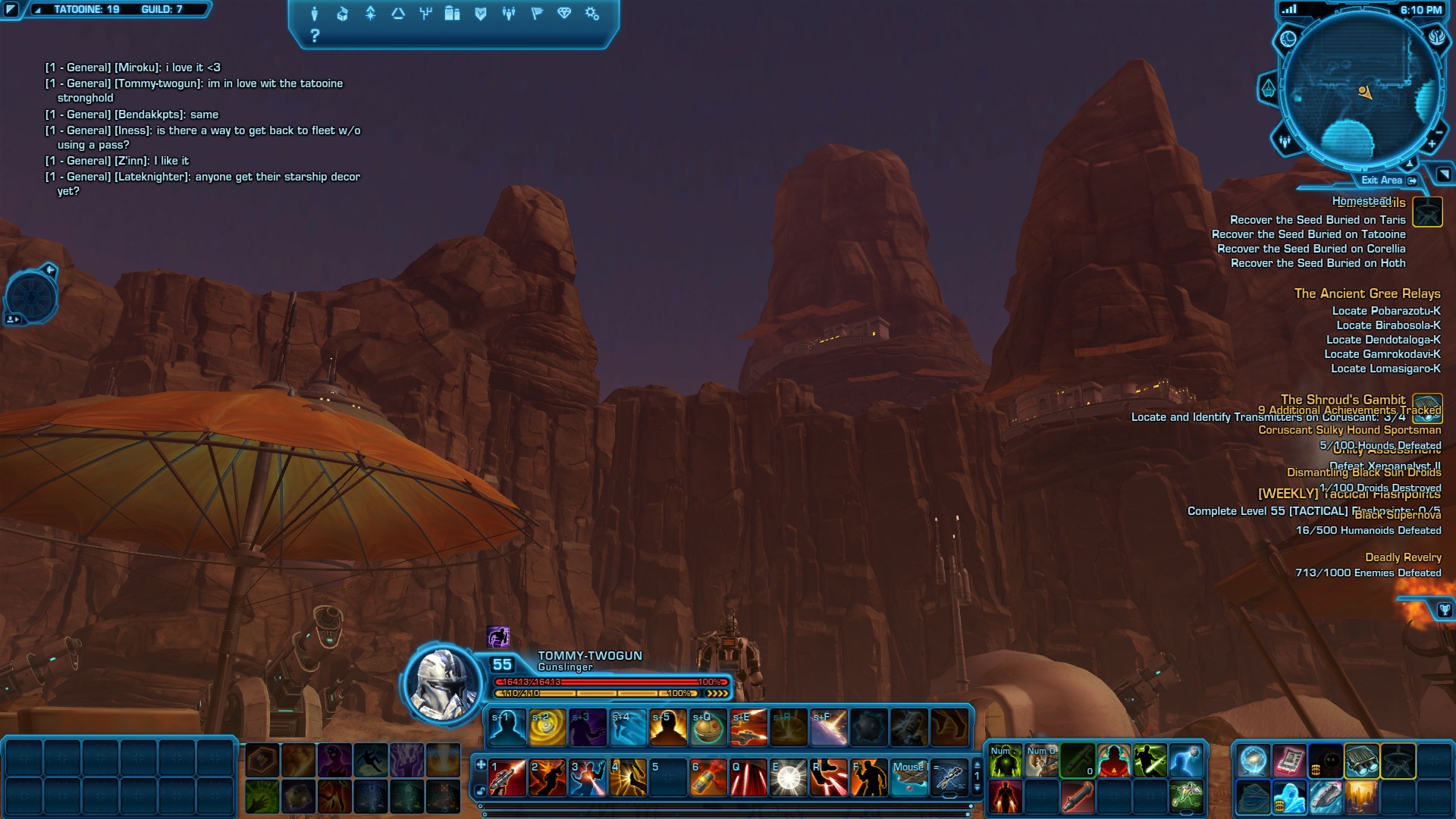Select The Ancient Gree Relays mission
This screenshot has width=1456, height=819.
[1367, 293]
